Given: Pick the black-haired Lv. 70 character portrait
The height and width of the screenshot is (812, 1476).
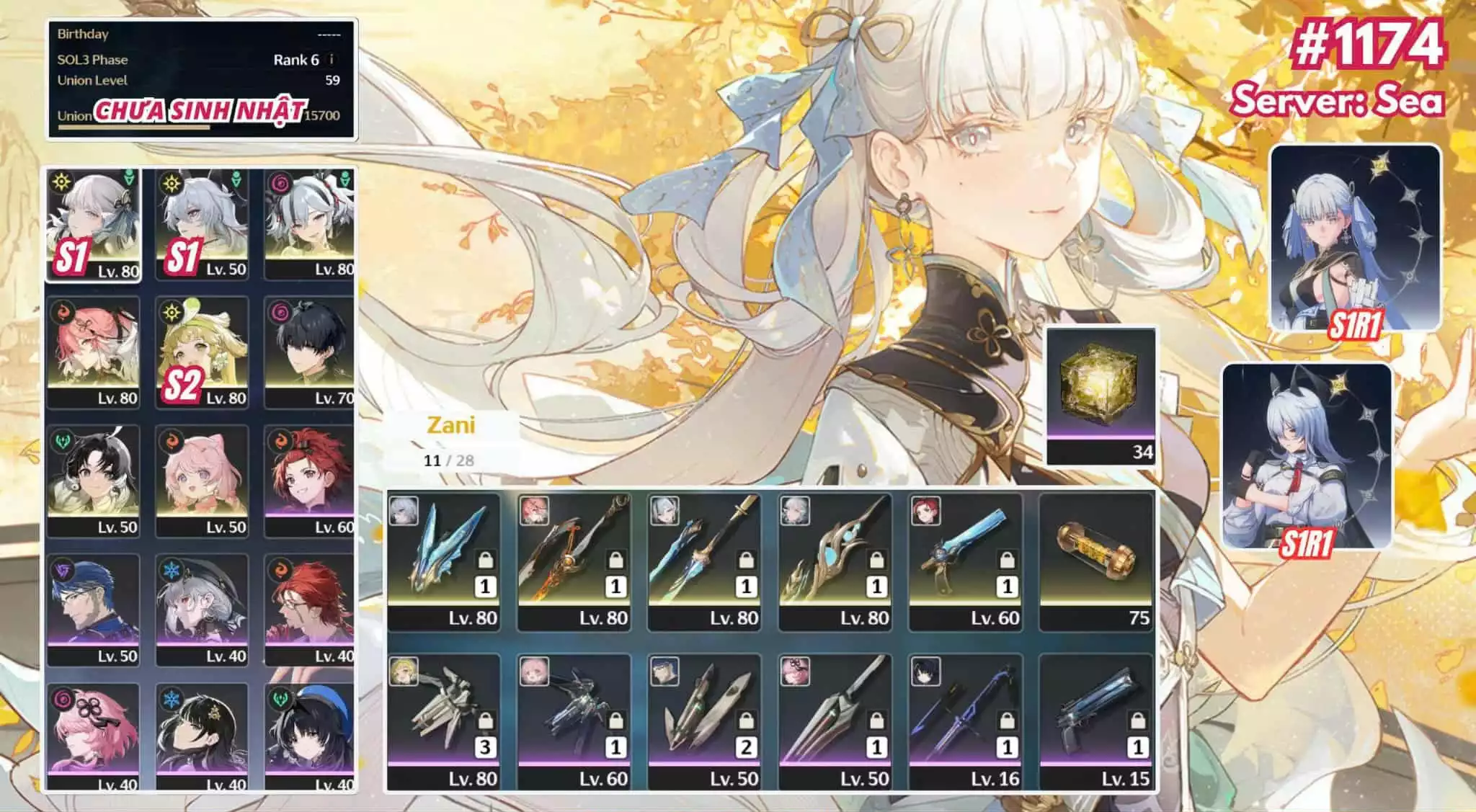Looking at the screenshot, I should point(310,353).
